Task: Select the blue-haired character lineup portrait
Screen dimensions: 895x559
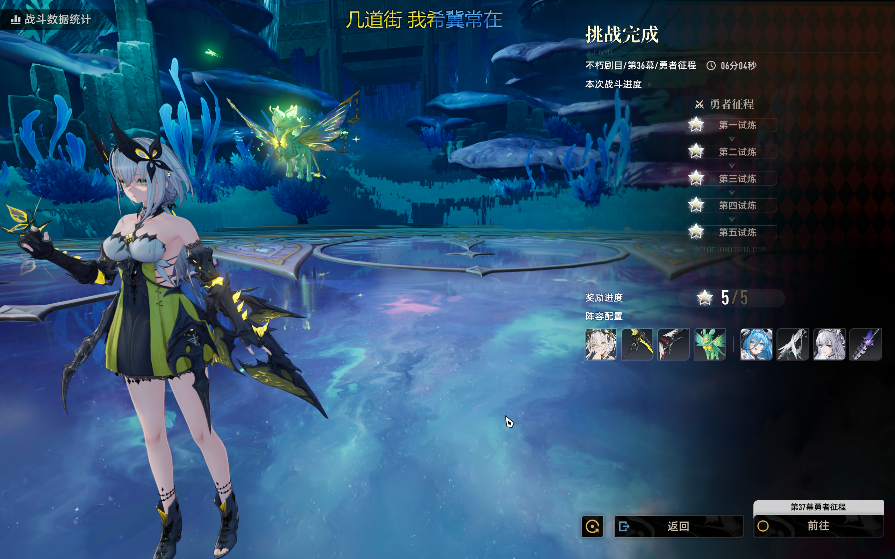Action: (x=756, y=344)
